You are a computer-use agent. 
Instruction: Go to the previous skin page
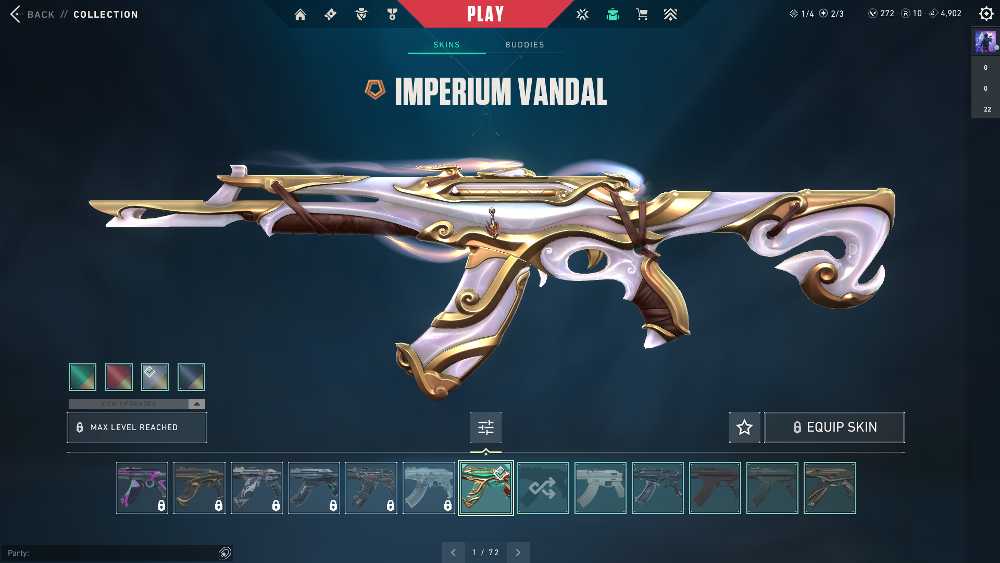454,552
